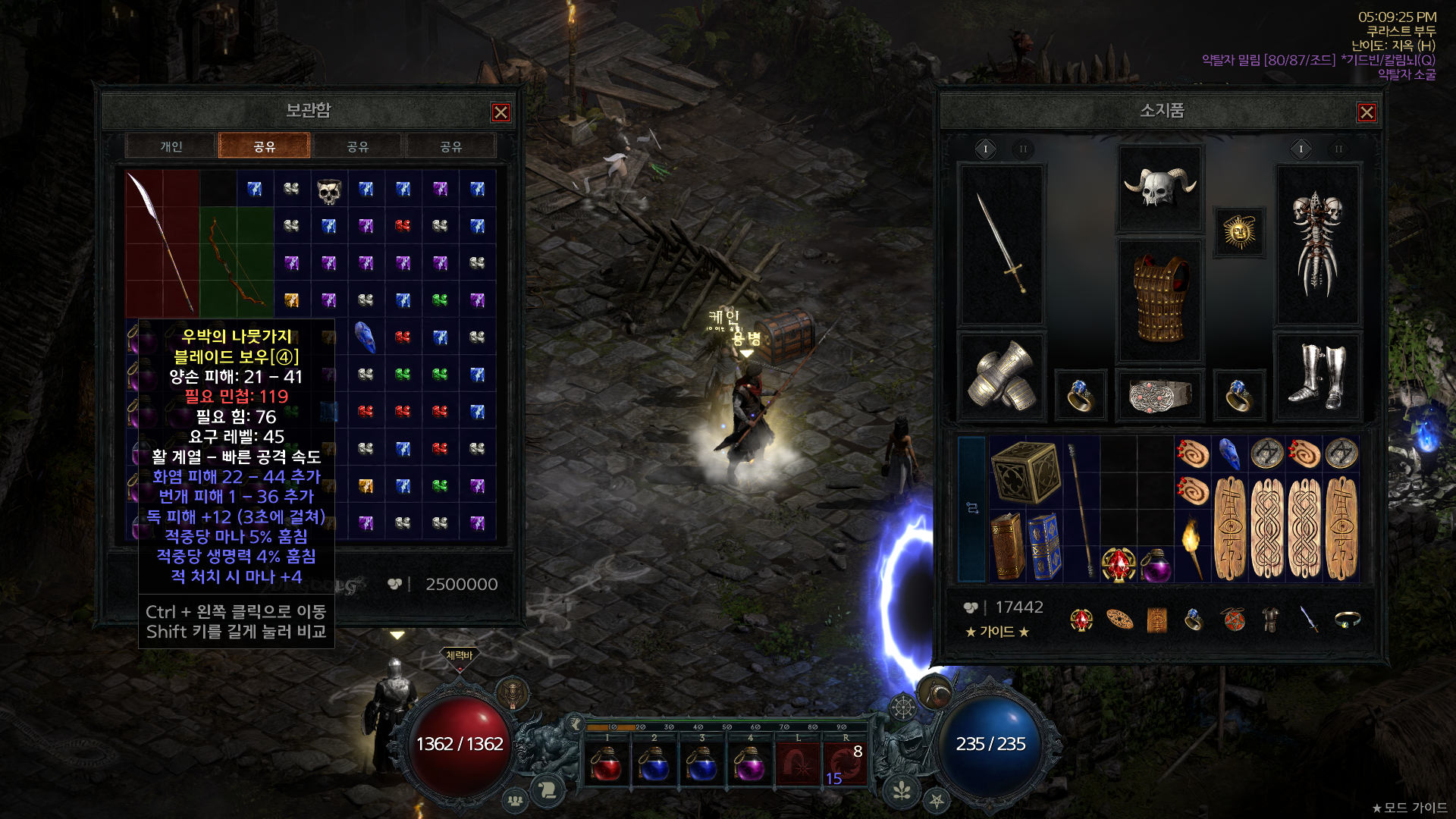
Task: Use the purple rejuvenation potion in belt
Action: (748, 763)
